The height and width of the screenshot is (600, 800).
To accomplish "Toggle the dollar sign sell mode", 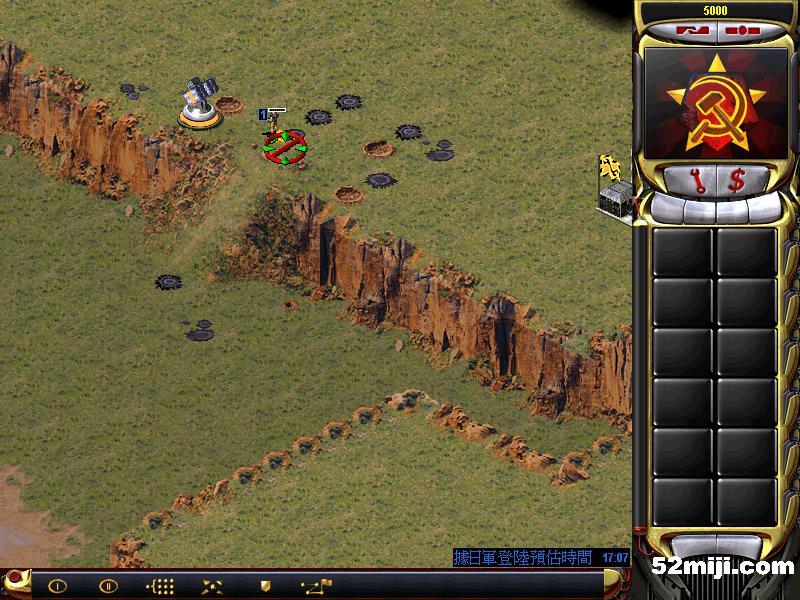I will 737,181.
